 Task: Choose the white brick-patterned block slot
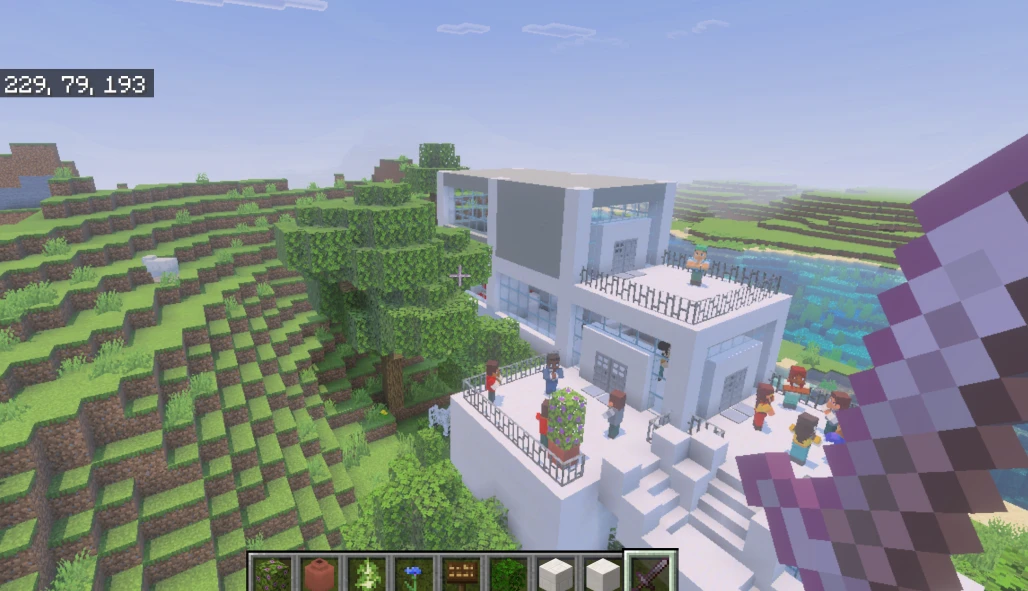point(555,574)
